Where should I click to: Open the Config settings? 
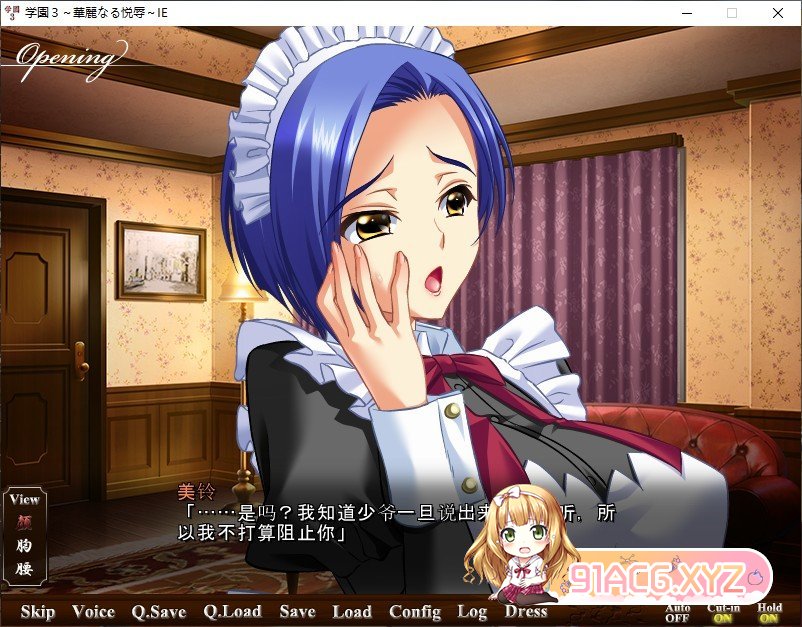(x=415, y=612)
